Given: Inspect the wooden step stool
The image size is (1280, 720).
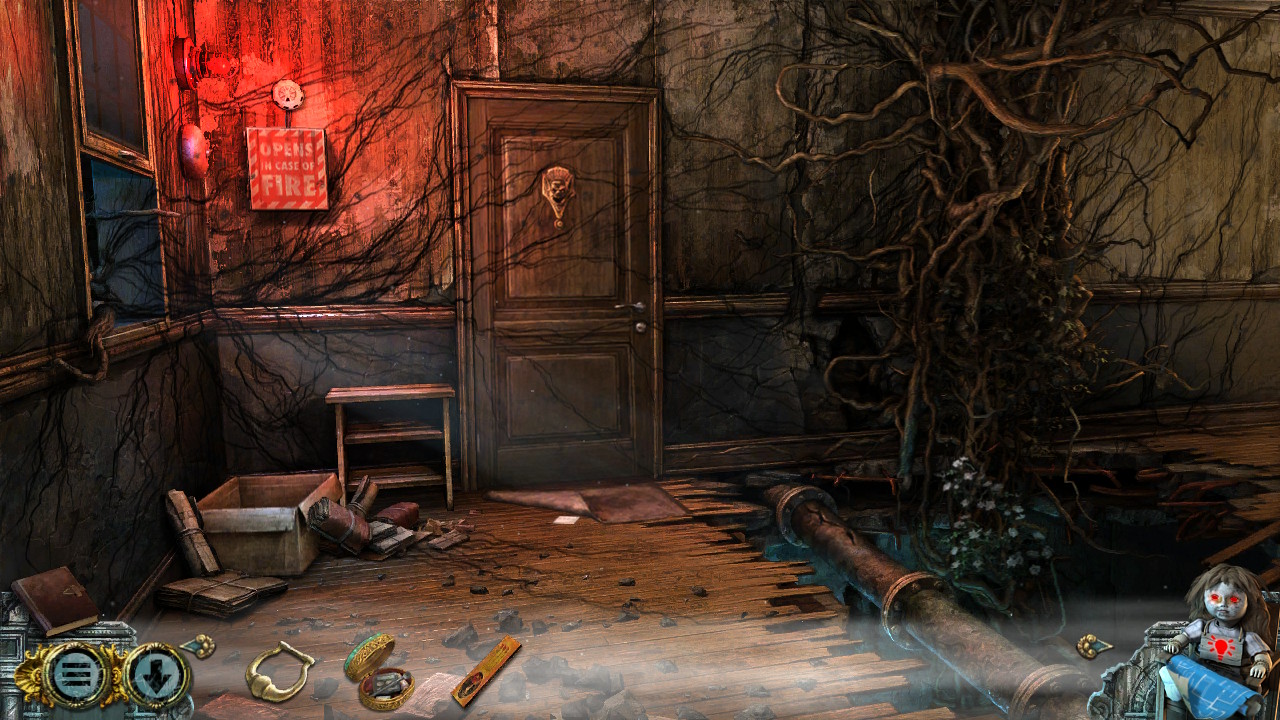Looking at the screenshot, I should click(x=390, y=430).
